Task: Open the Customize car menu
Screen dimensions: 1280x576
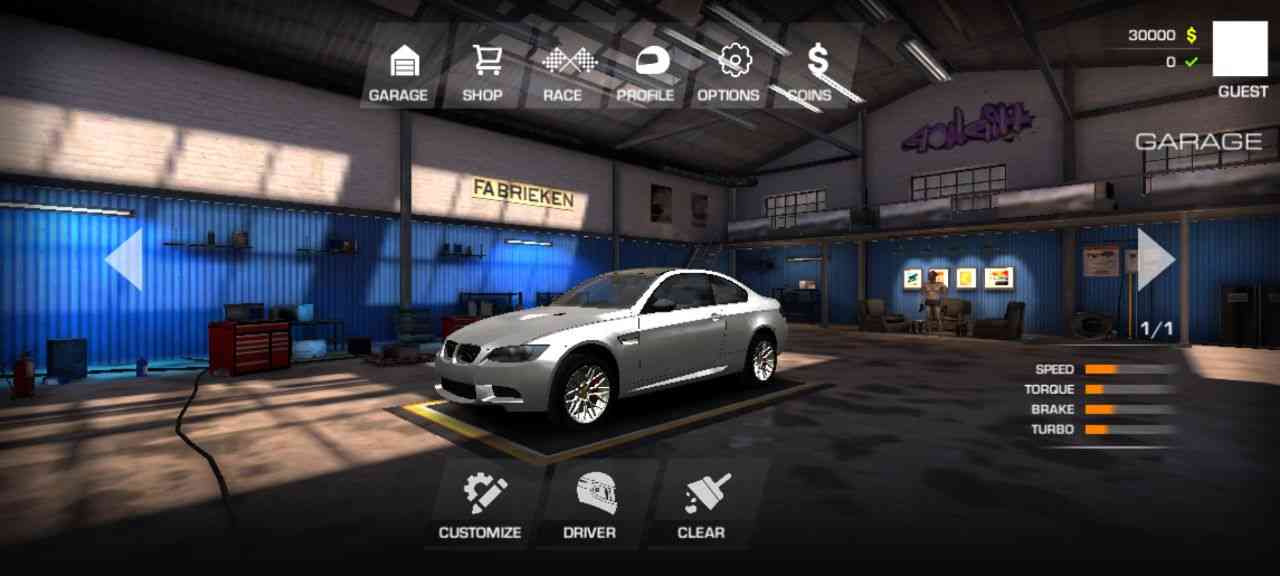Action: [x=481, y=505]
